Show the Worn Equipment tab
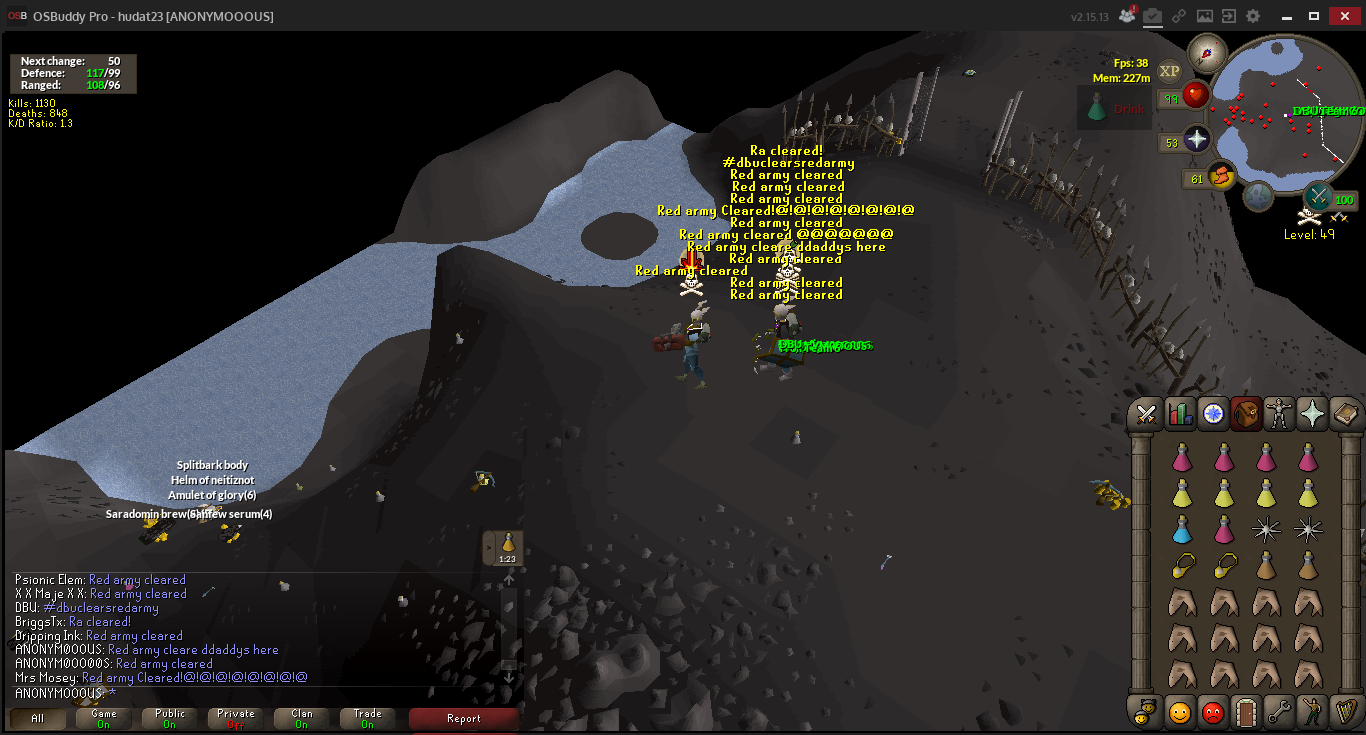The image size is (1366, 735). (x=1280, y=414)
